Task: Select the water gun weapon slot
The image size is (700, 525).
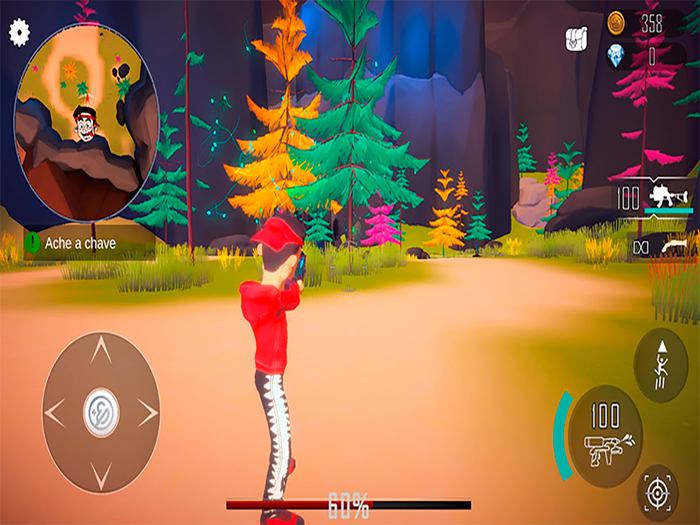Action: [x=656, y=196]
